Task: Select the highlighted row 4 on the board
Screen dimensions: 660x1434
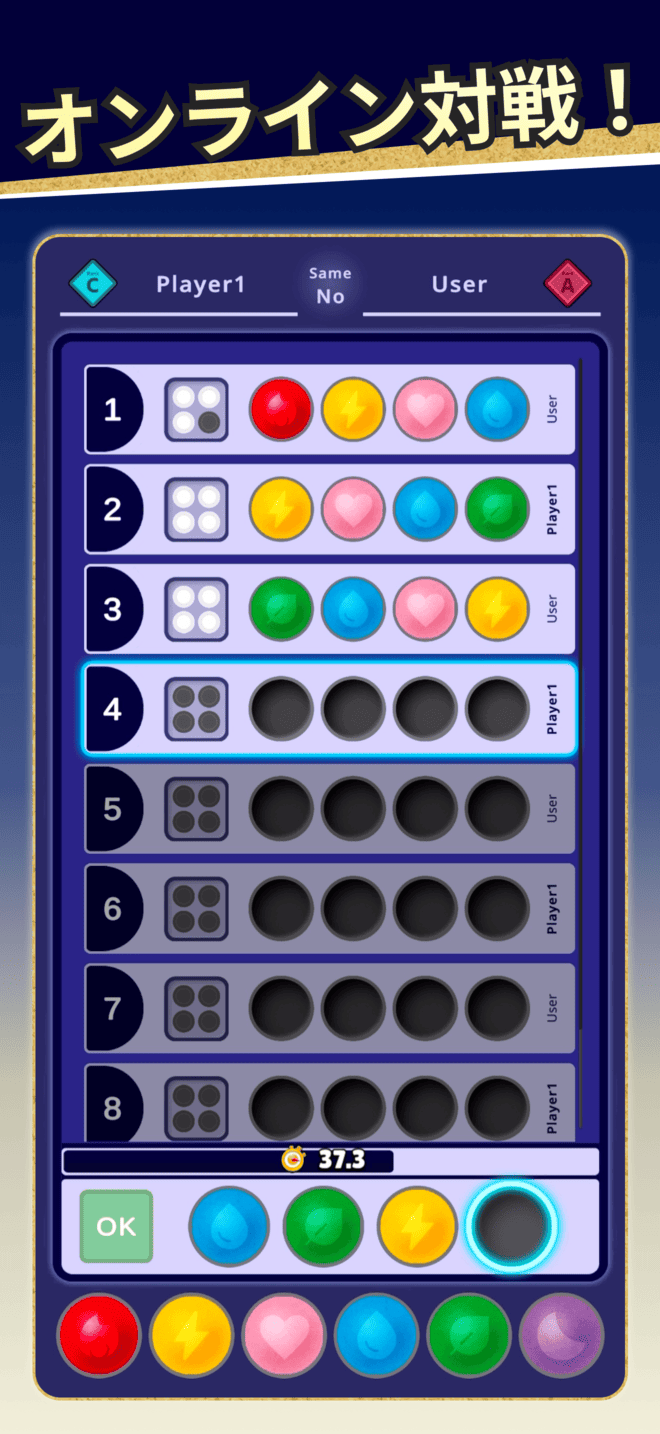Action: pyautogui.click(x=330, y=709)
